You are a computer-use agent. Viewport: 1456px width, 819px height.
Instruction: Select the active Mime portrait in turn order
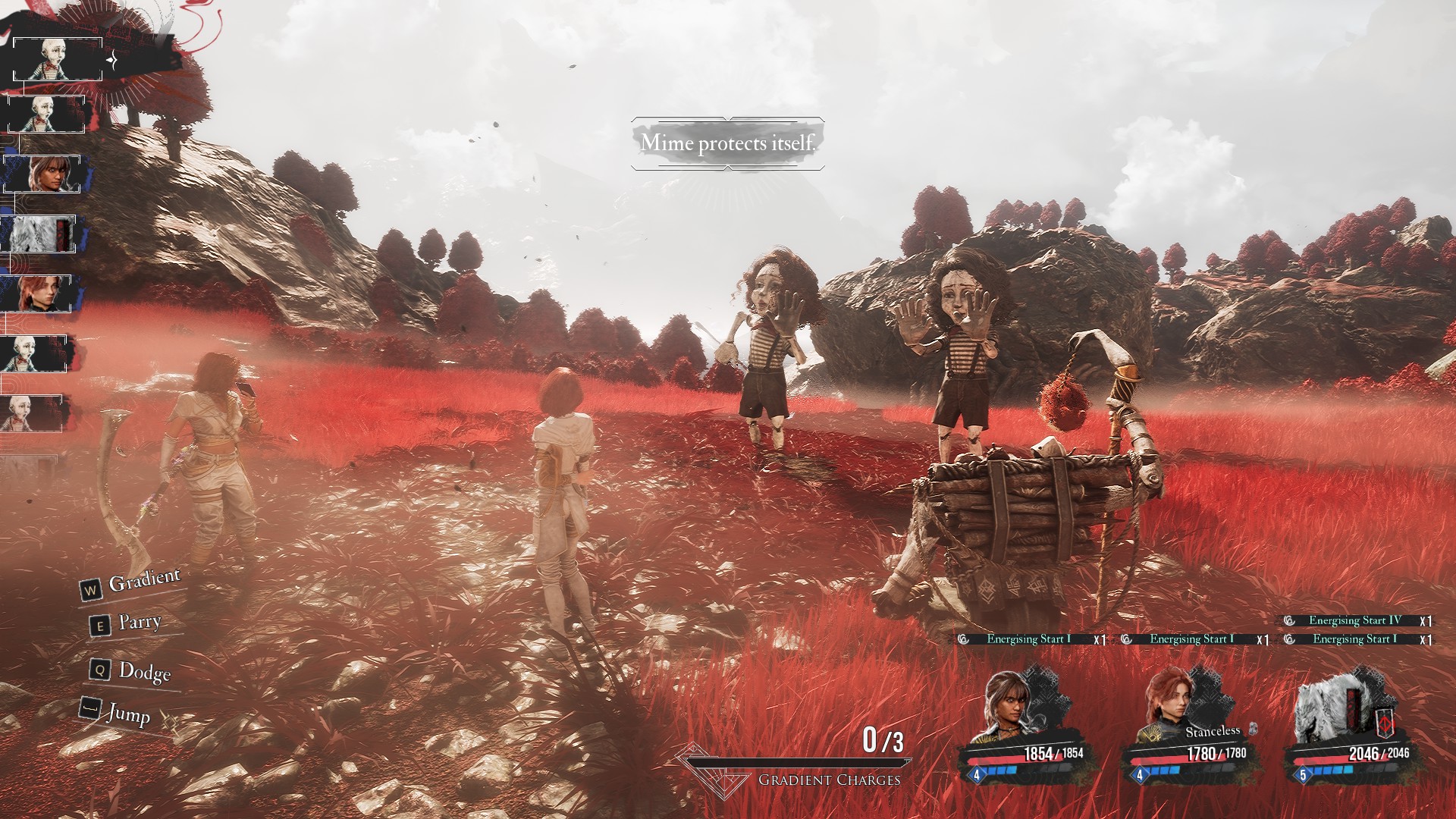coord(58,59)
